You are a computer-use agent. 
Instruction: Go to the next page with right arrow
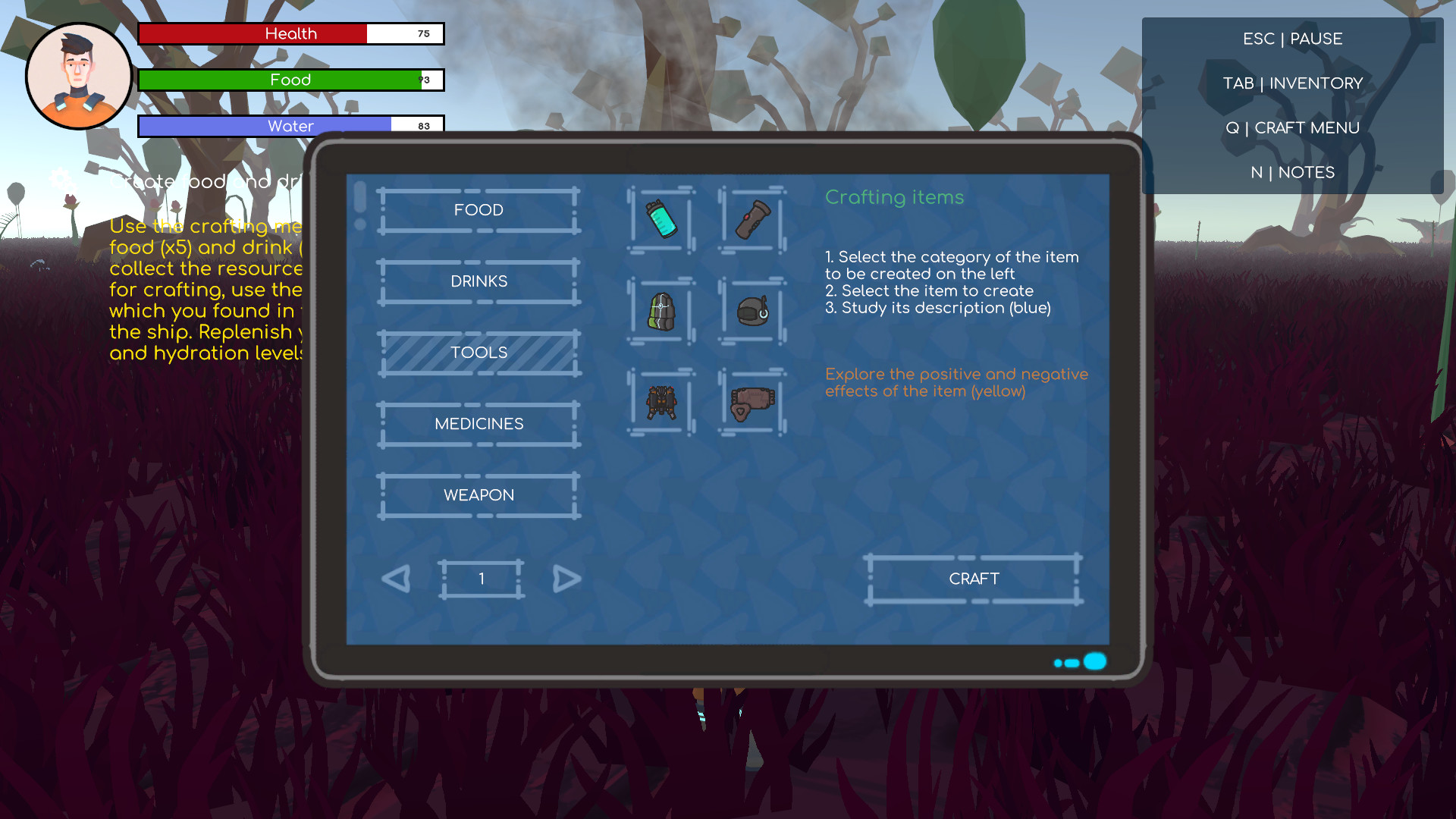tap(567, 579)
